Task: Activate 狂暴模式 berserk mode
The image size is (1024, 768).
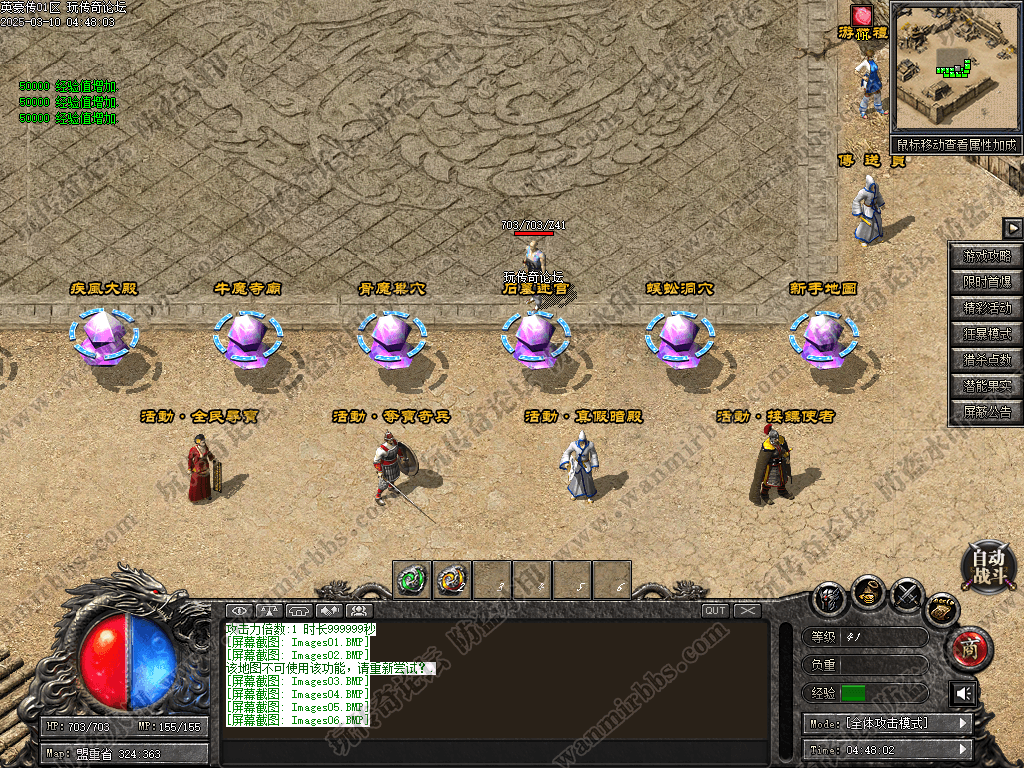Action: (x=987, y=334)
